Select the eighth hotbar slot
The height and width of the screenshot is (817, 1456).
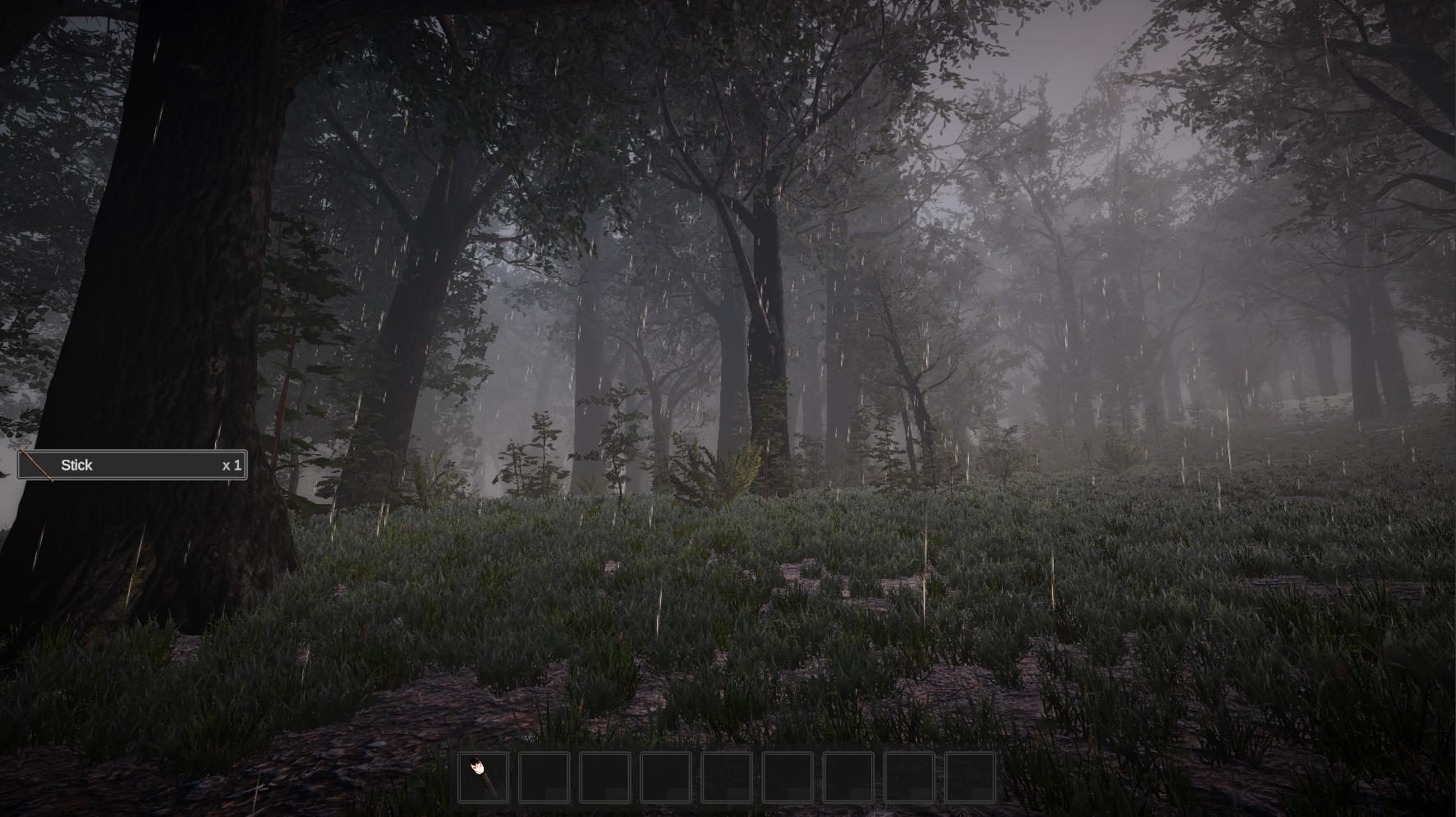click(x=909, y=776)
